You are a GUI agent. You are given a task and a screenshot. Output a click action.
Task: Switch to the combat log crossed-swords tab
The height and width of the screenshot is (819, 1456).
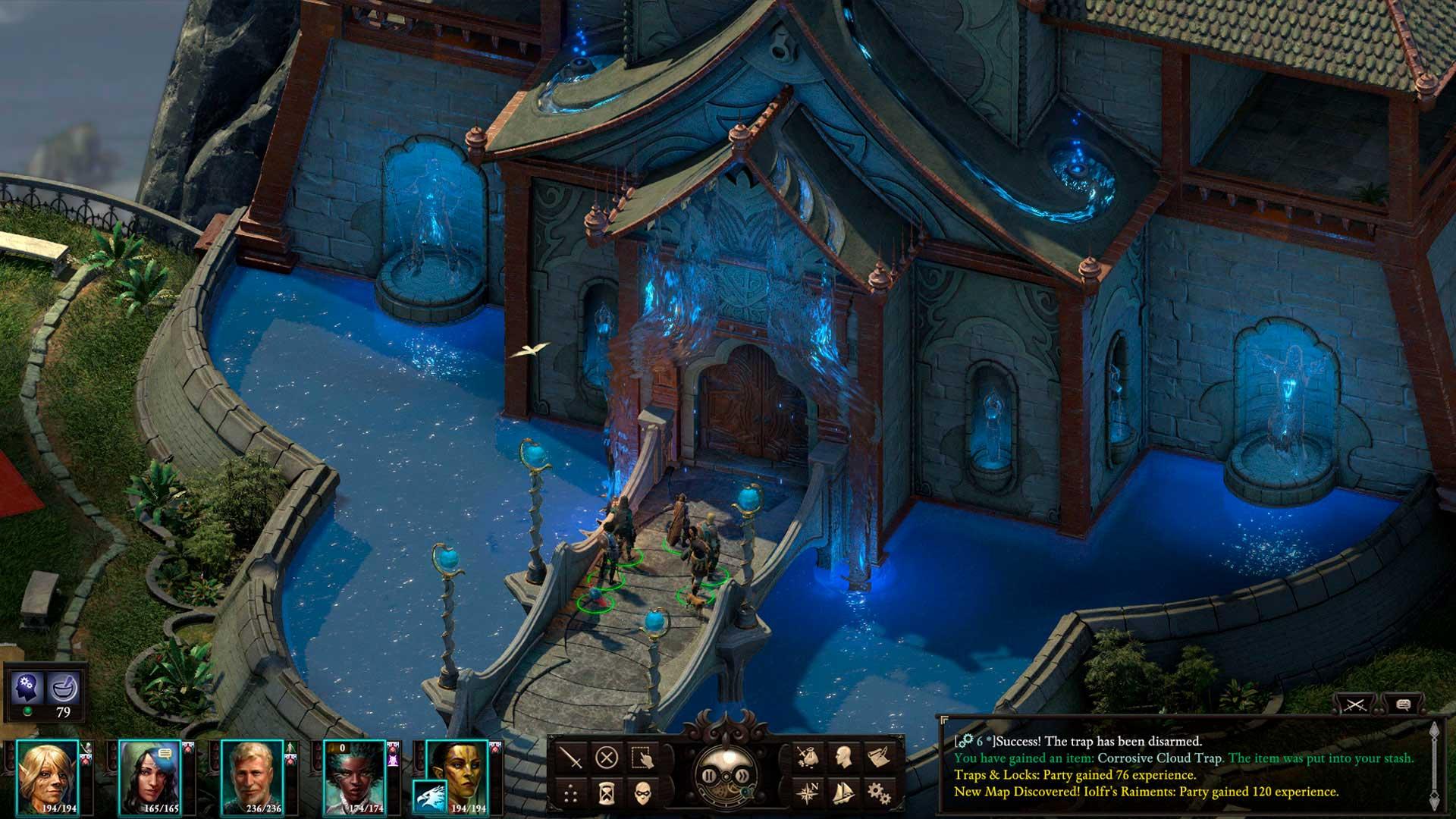[1355, 704]
